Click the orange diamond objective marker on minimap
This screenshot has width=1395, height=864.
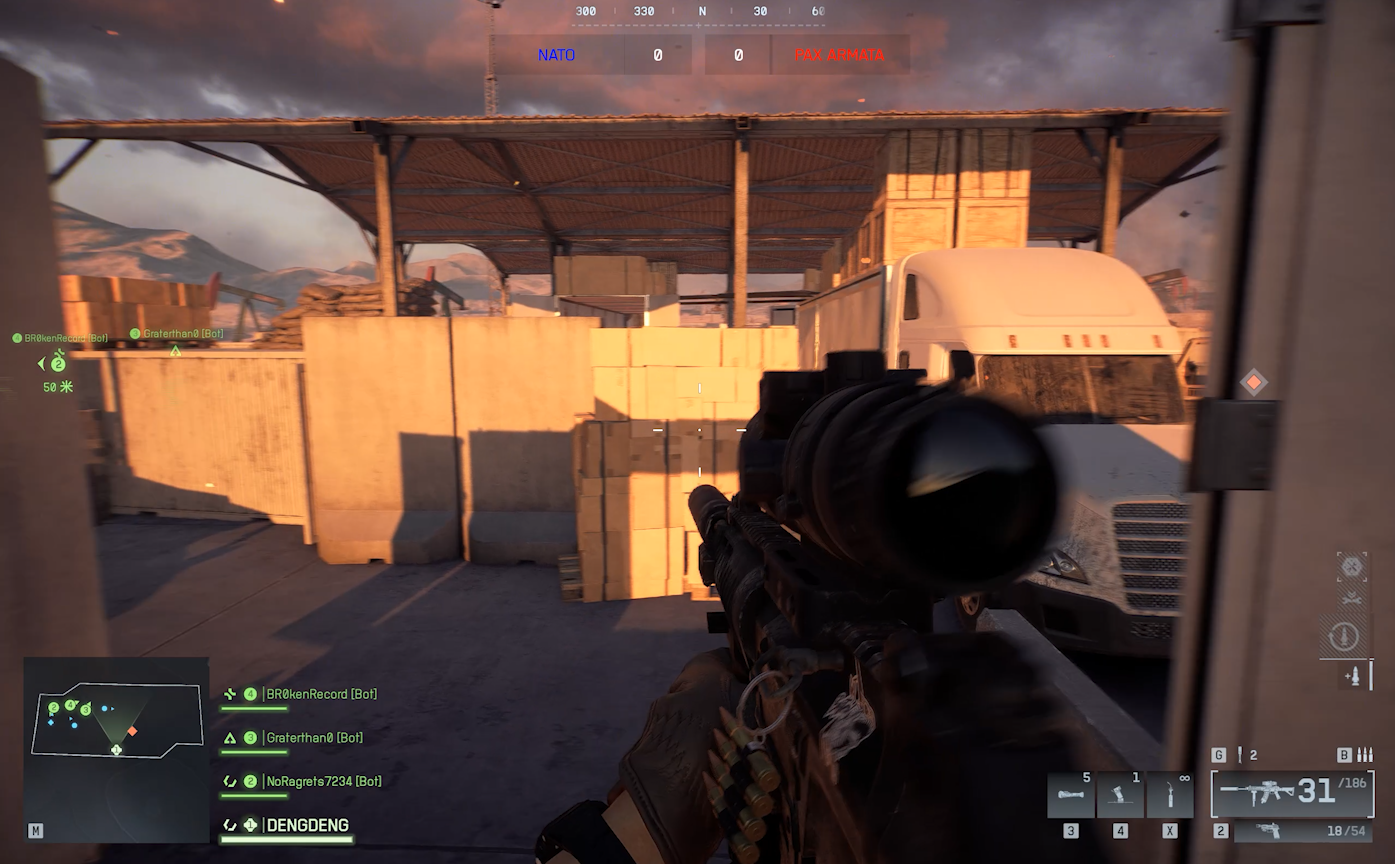pos(132,731)
